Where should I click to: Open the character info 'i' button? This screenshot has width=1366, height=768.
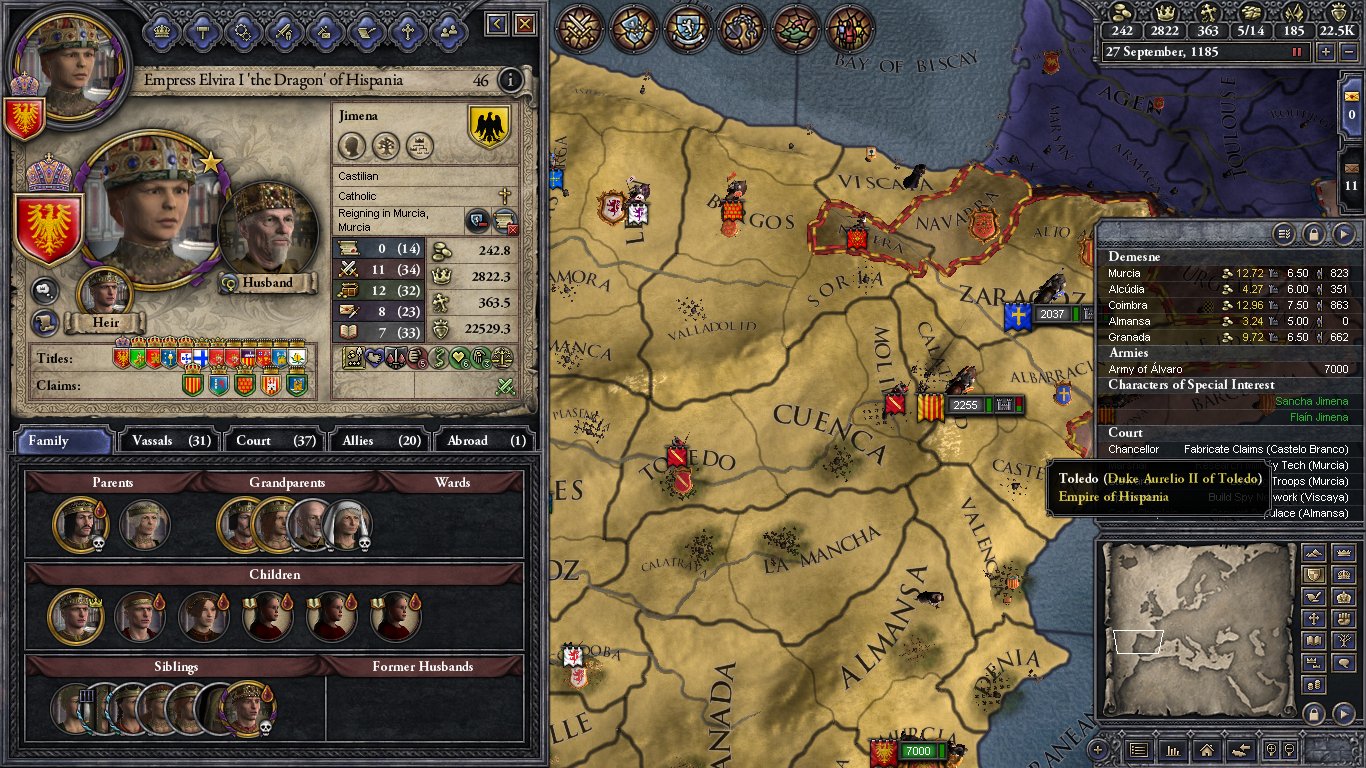pyautogui.click(x=510, y=80)
